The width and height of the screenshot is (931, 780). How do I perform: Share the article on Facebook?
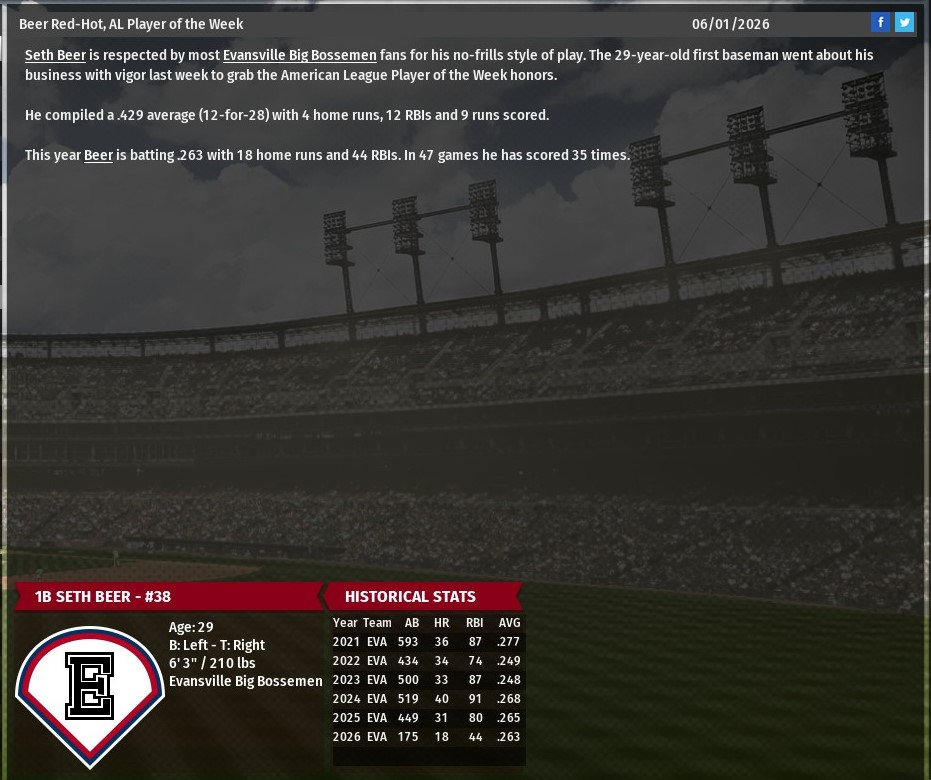(x=880, y=23)
